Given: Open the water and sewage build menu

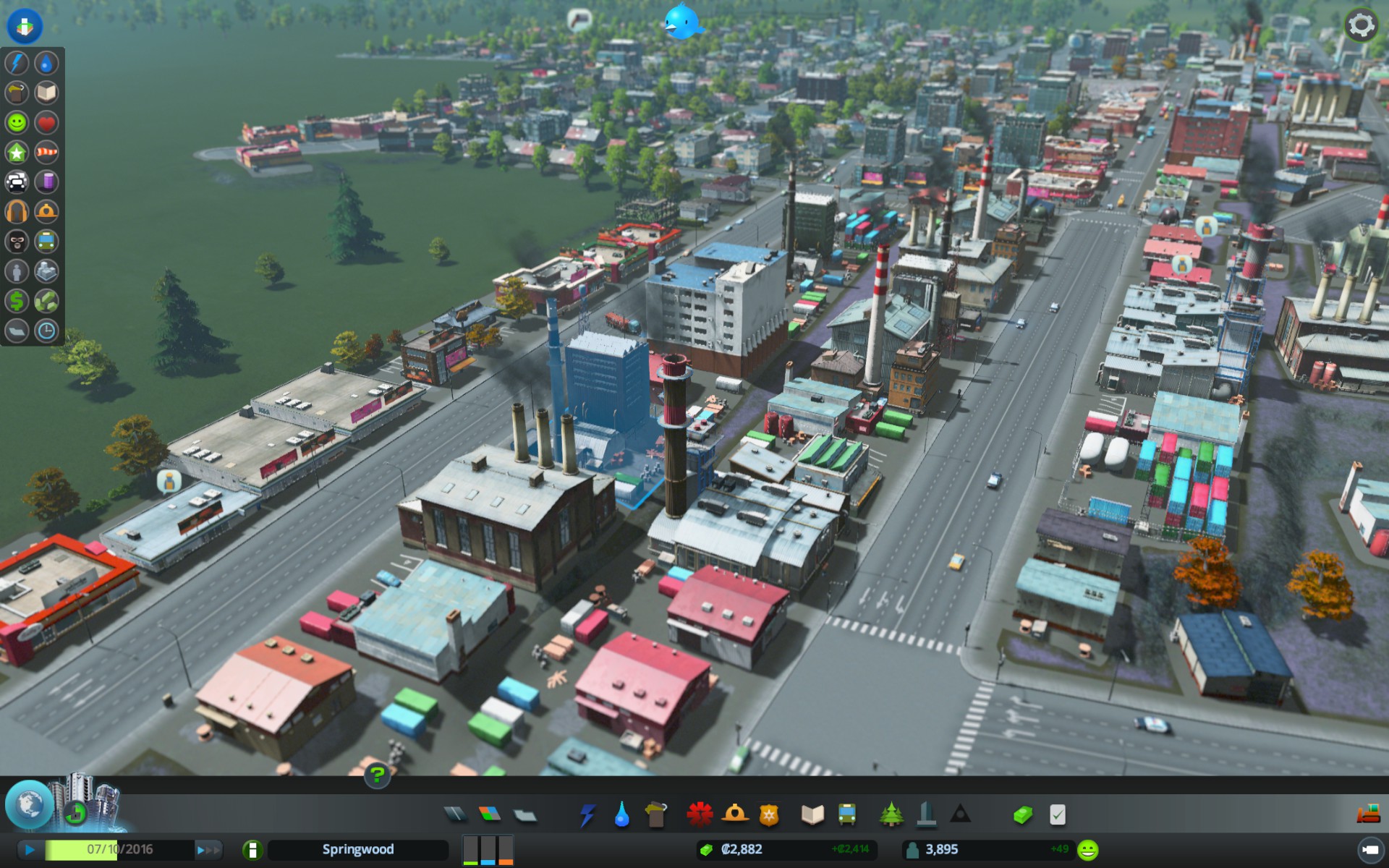Looking at the screenshot, I should point(621,815).
